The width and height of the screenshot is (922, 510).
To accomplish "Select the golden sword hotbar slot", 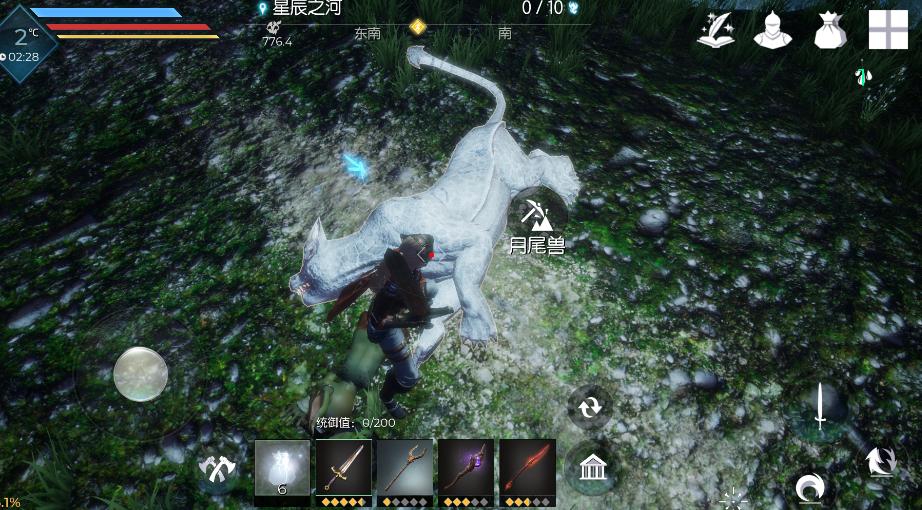I will pyautogui.click(x=344, y=468).
